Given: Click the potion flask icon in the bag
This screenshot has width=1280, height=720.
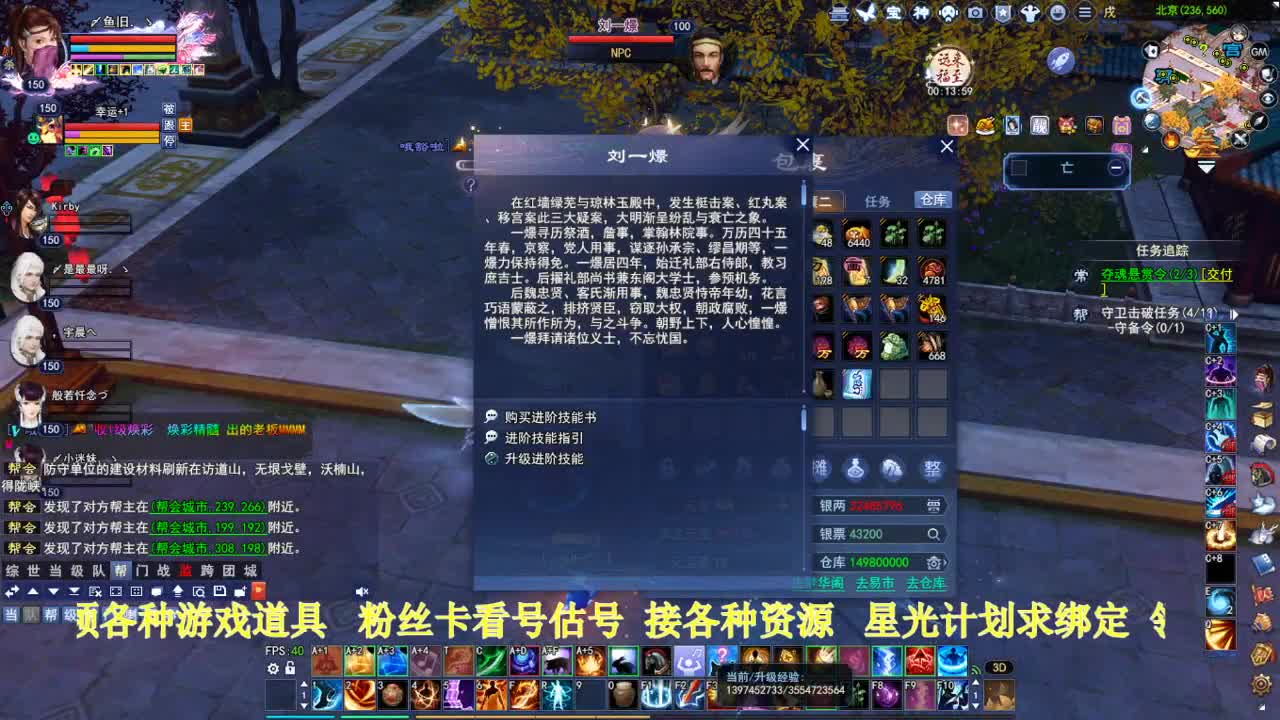Looking at the screenshot, I should 856,468.
